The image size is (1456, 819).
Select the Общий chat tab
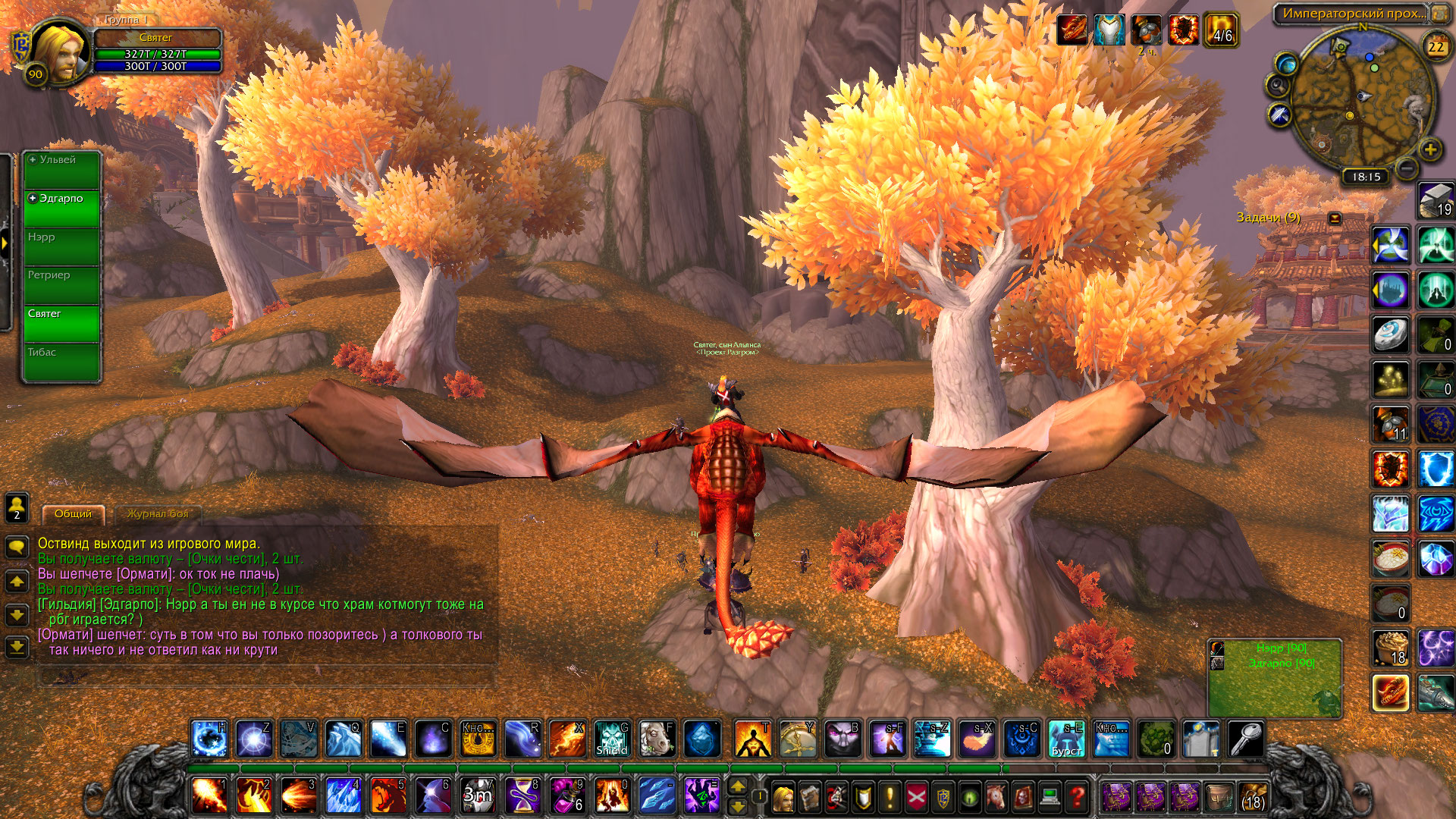[x=73, y=514]
